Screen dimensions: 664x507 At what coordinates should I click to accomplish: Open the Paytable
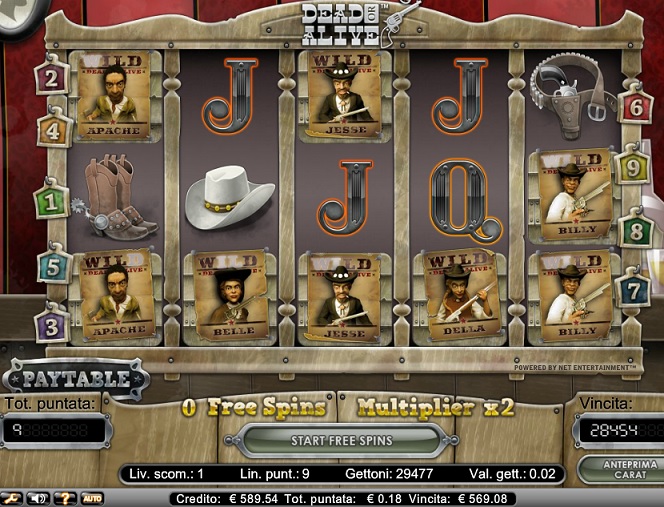pyautogui.click(x=76, y=379)
